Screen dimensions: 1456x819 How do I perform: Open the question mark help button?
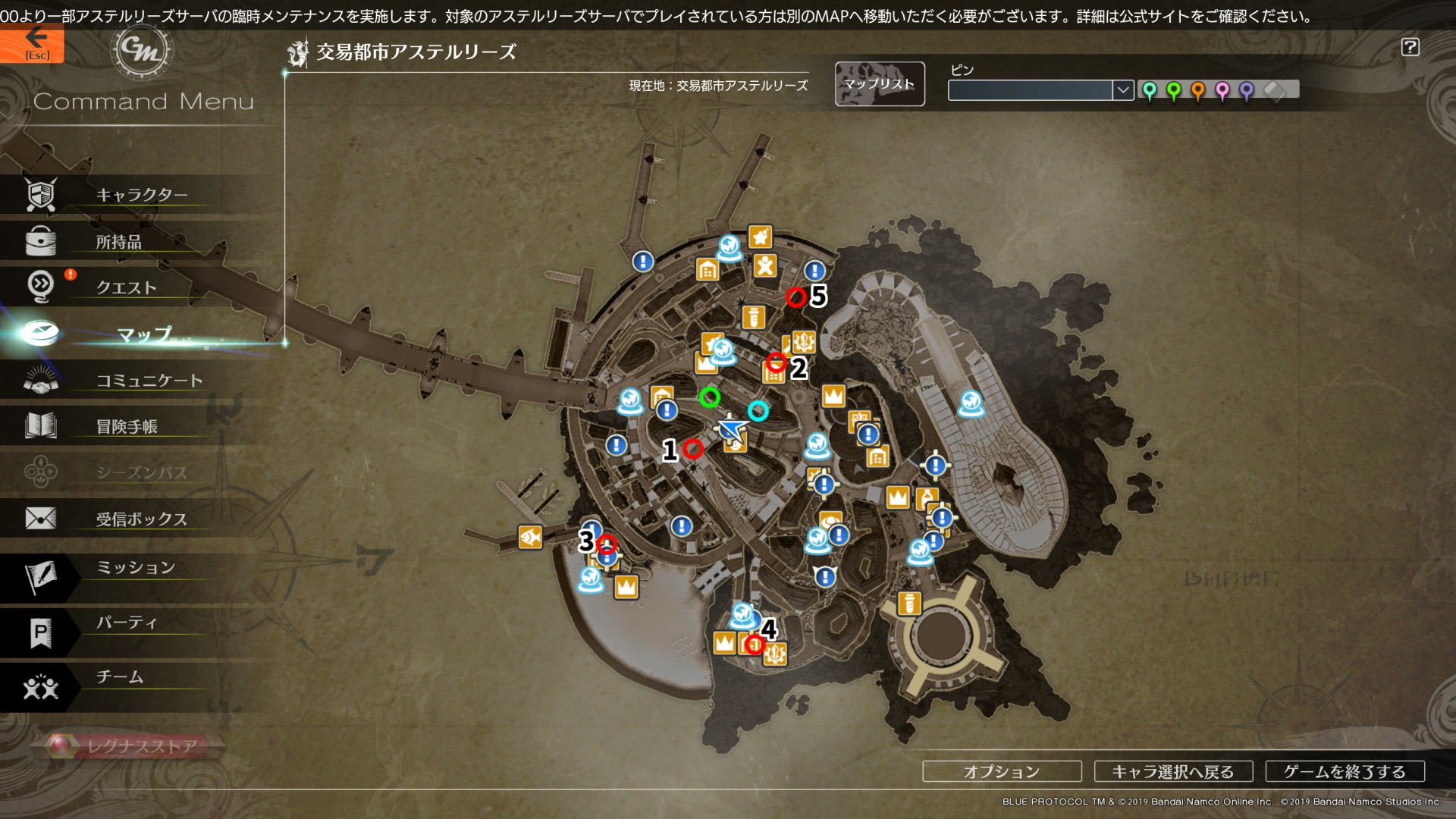1410,47
